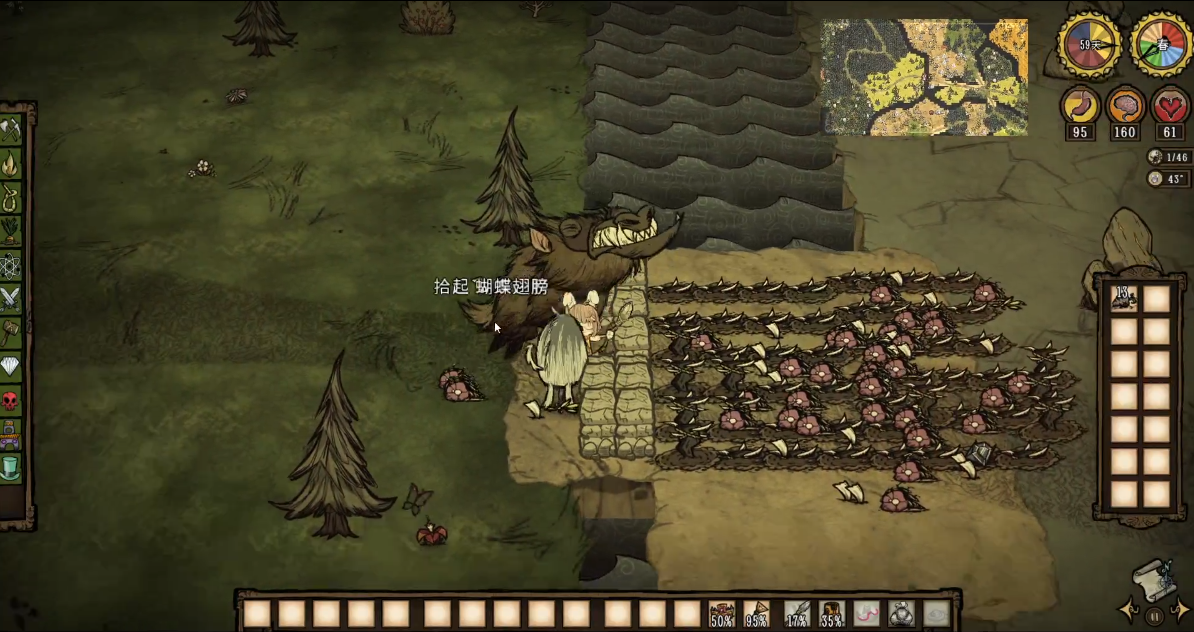
Task: Open the red skull Magic tab
Action: click(11, 400)
